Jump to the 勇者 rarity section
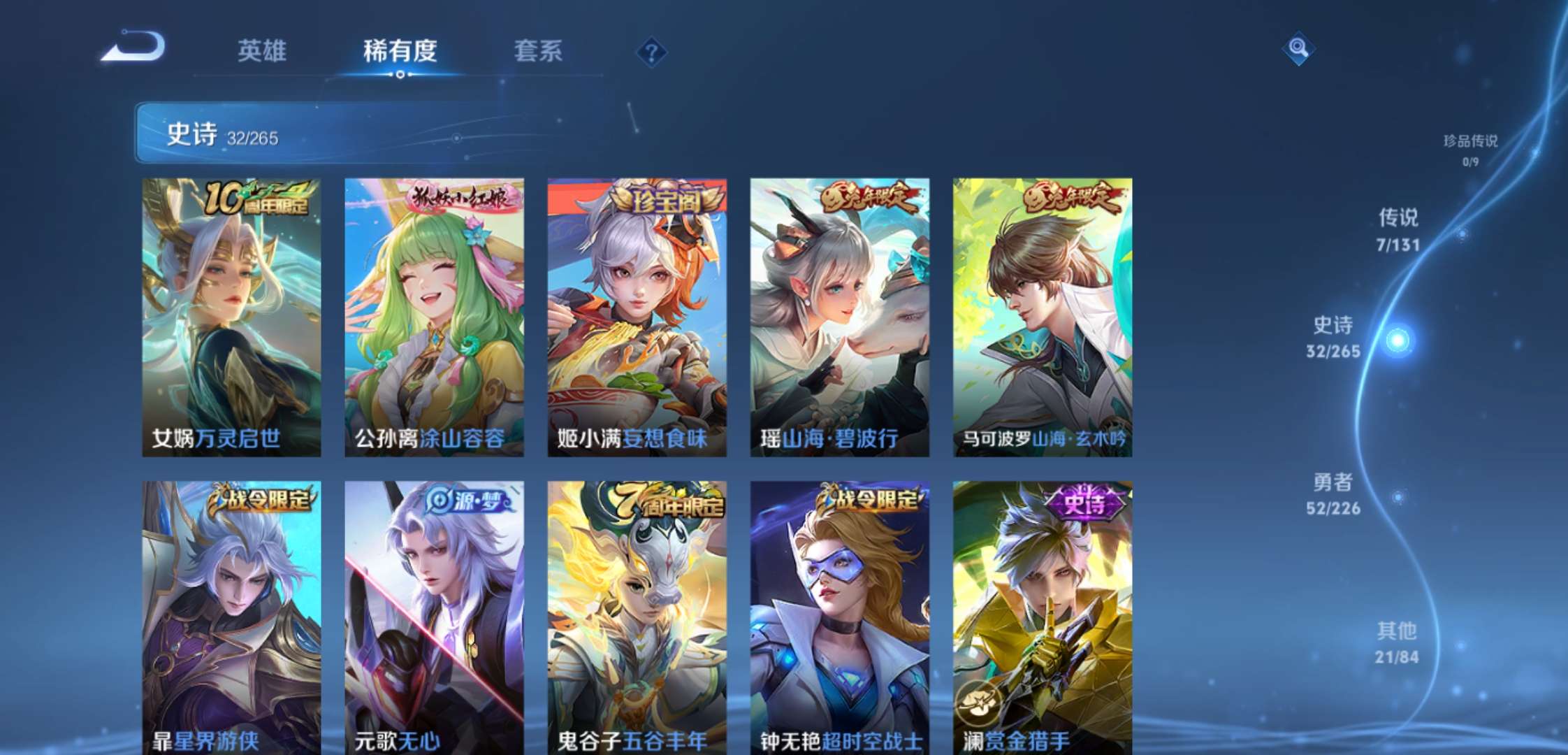The image size is (1568, 755). (x=1333, y=494)
